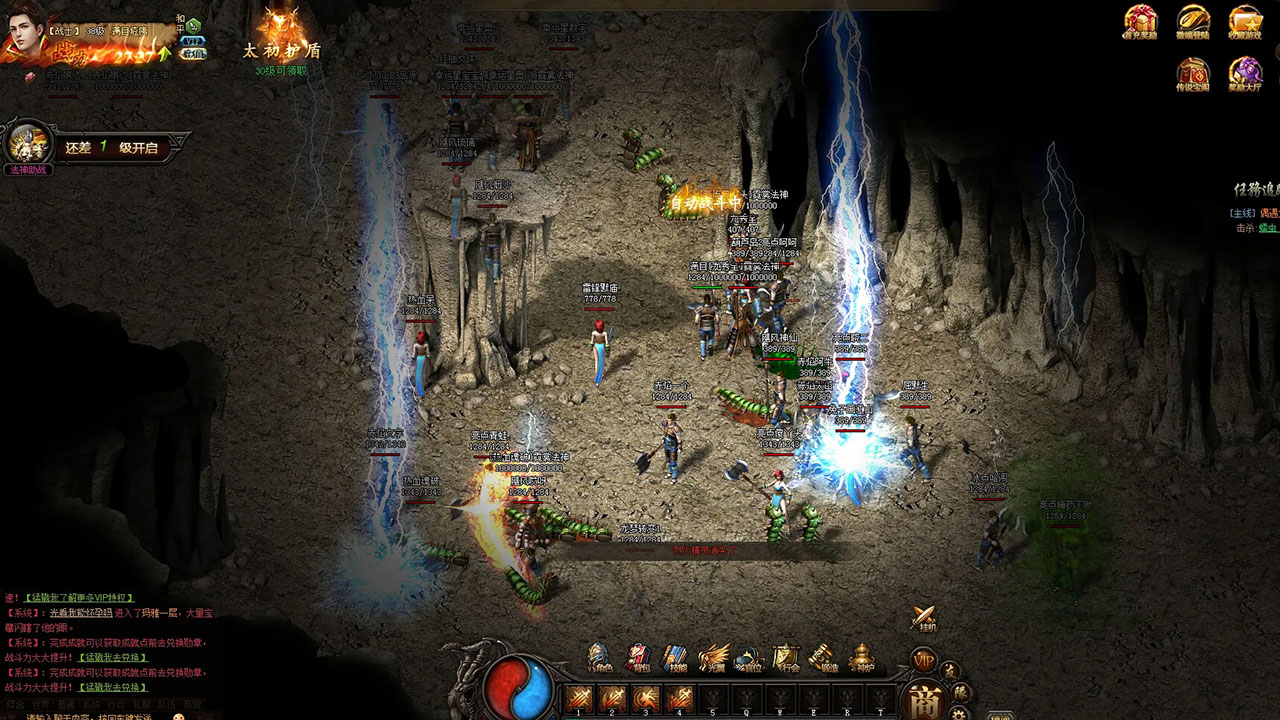Open the 传说宝阁 treasure pavilion
The image size is (1280, 720).
point(1193,73)
